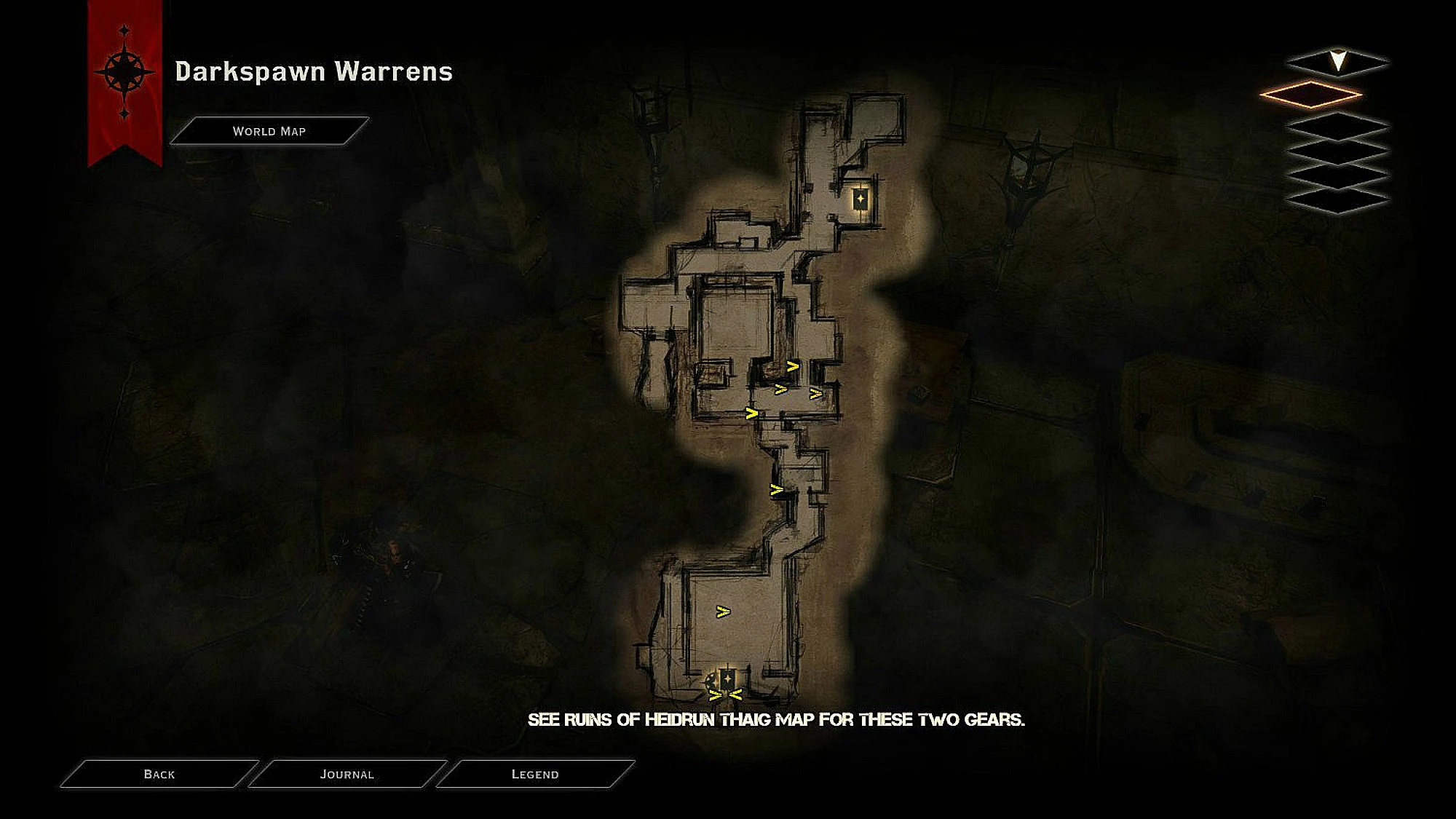Select the star marker in the northern room
This screenshot has width=1456, height=819.
tap(860, 198)
